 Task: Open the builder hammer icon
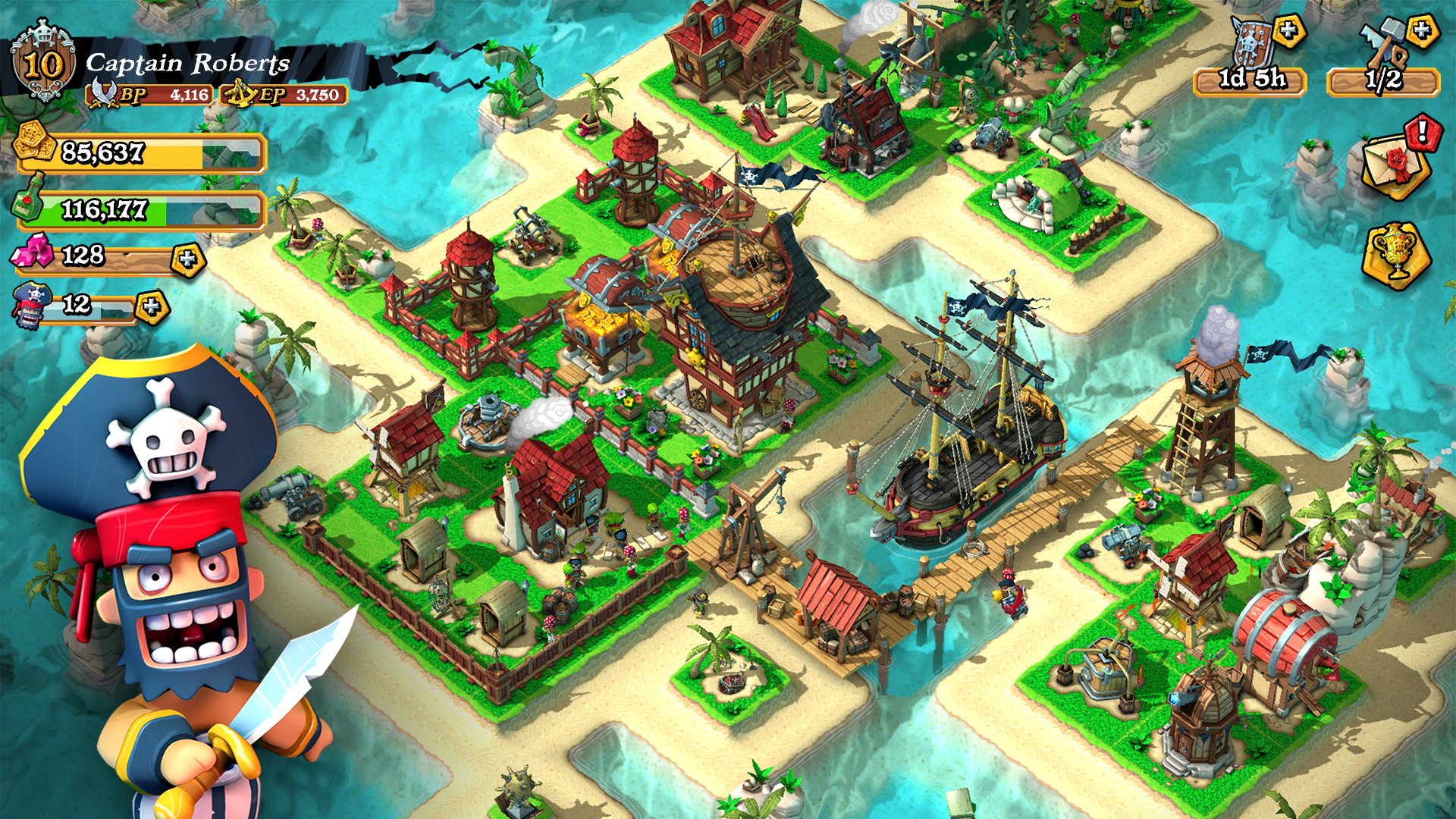pyautogui.click(x=1380, y=47)
